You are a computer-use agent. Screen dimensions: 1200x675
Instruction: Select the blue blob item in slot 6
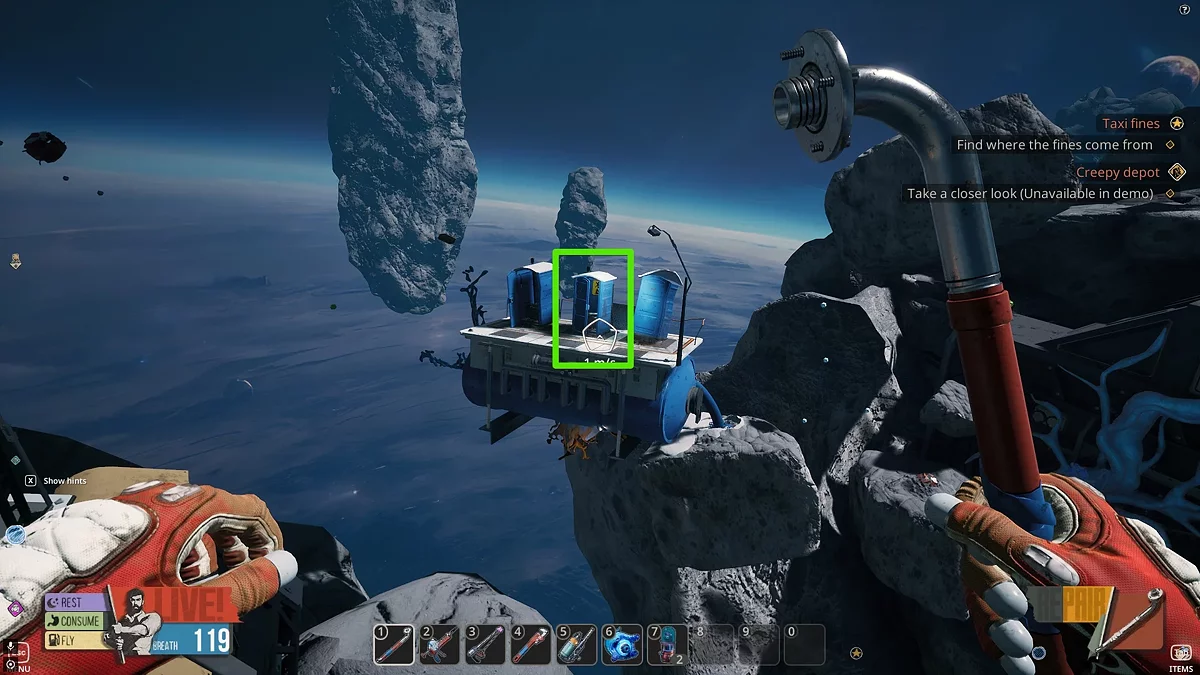coord(623,645)
